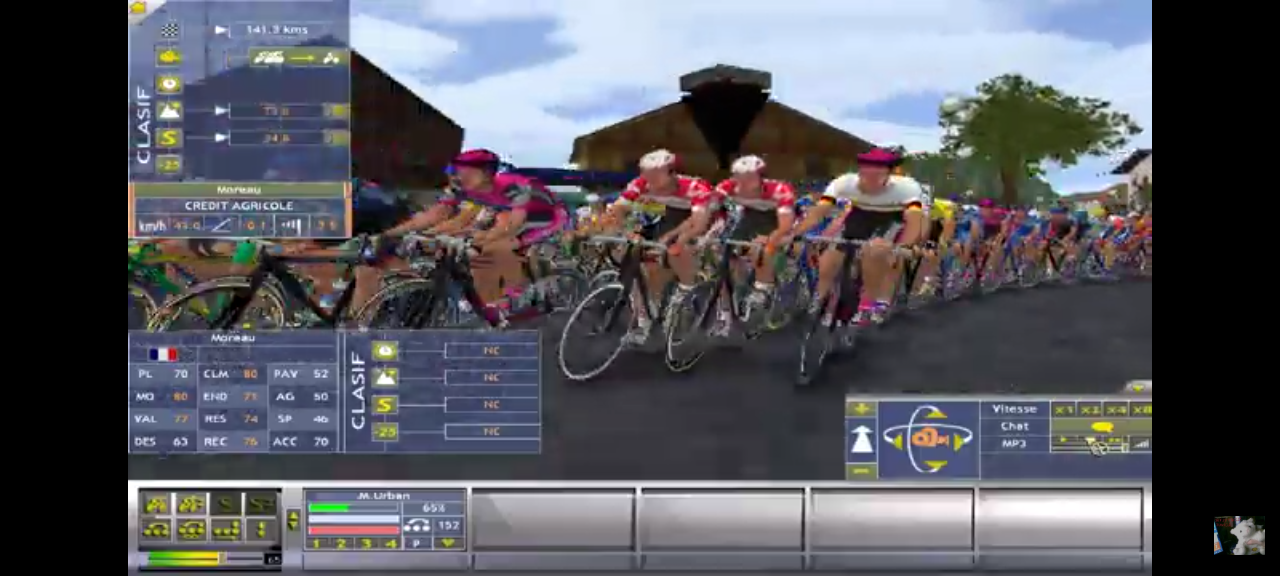Click the camera zoom-out minus button
This screenshot has width=1280, height=576.
861,470
